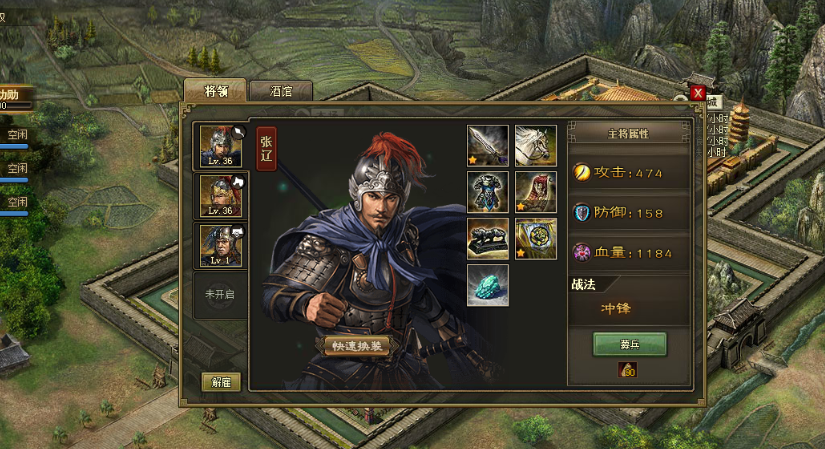825x449 pixels.
Task: Choose the blue armor equipment slot
Action: coord(488,192)
